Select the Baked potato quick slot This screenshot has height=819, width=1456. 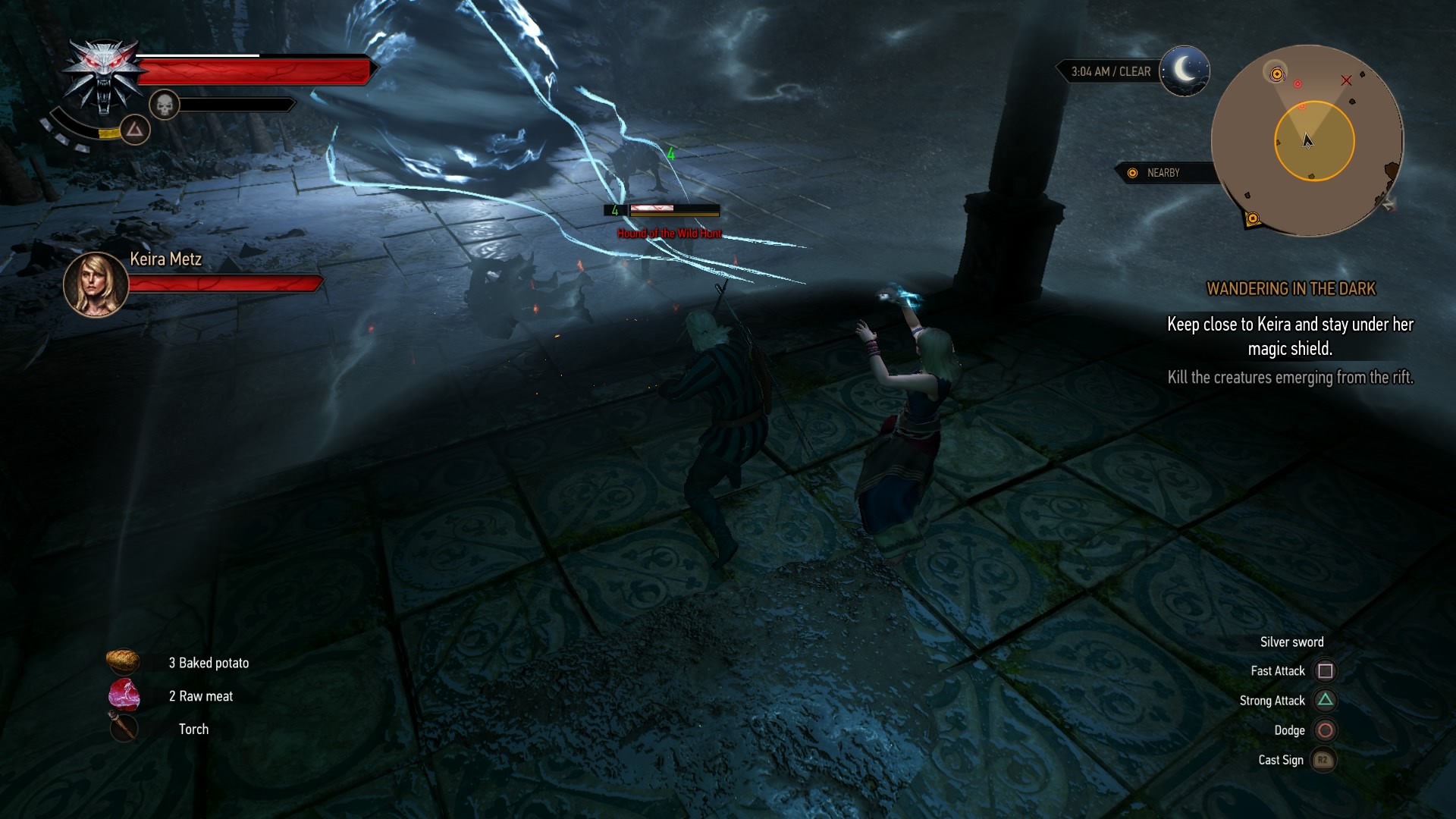point(123,662)
